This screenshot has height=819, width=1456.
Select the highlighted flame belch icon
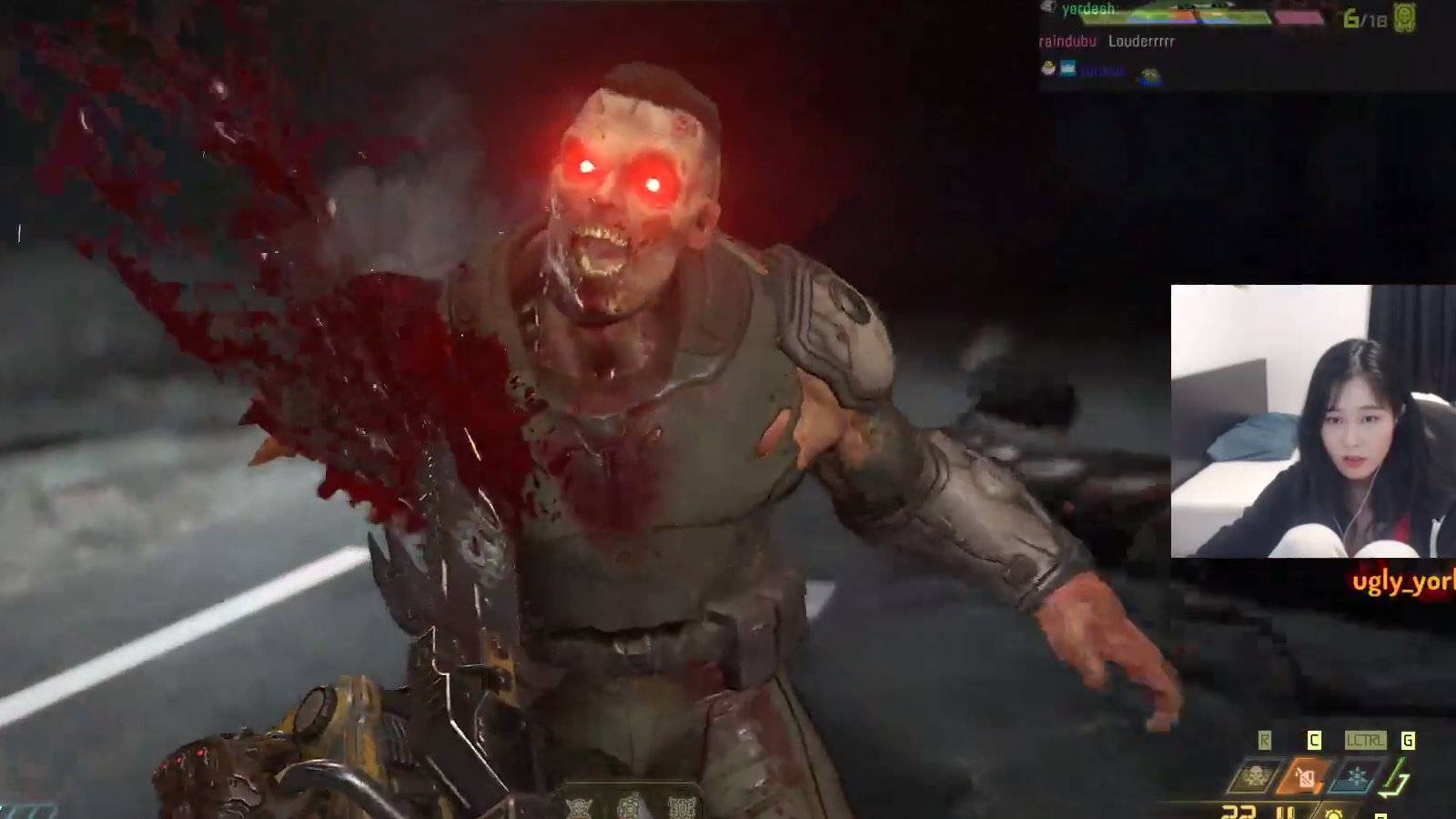[1304, 775]
